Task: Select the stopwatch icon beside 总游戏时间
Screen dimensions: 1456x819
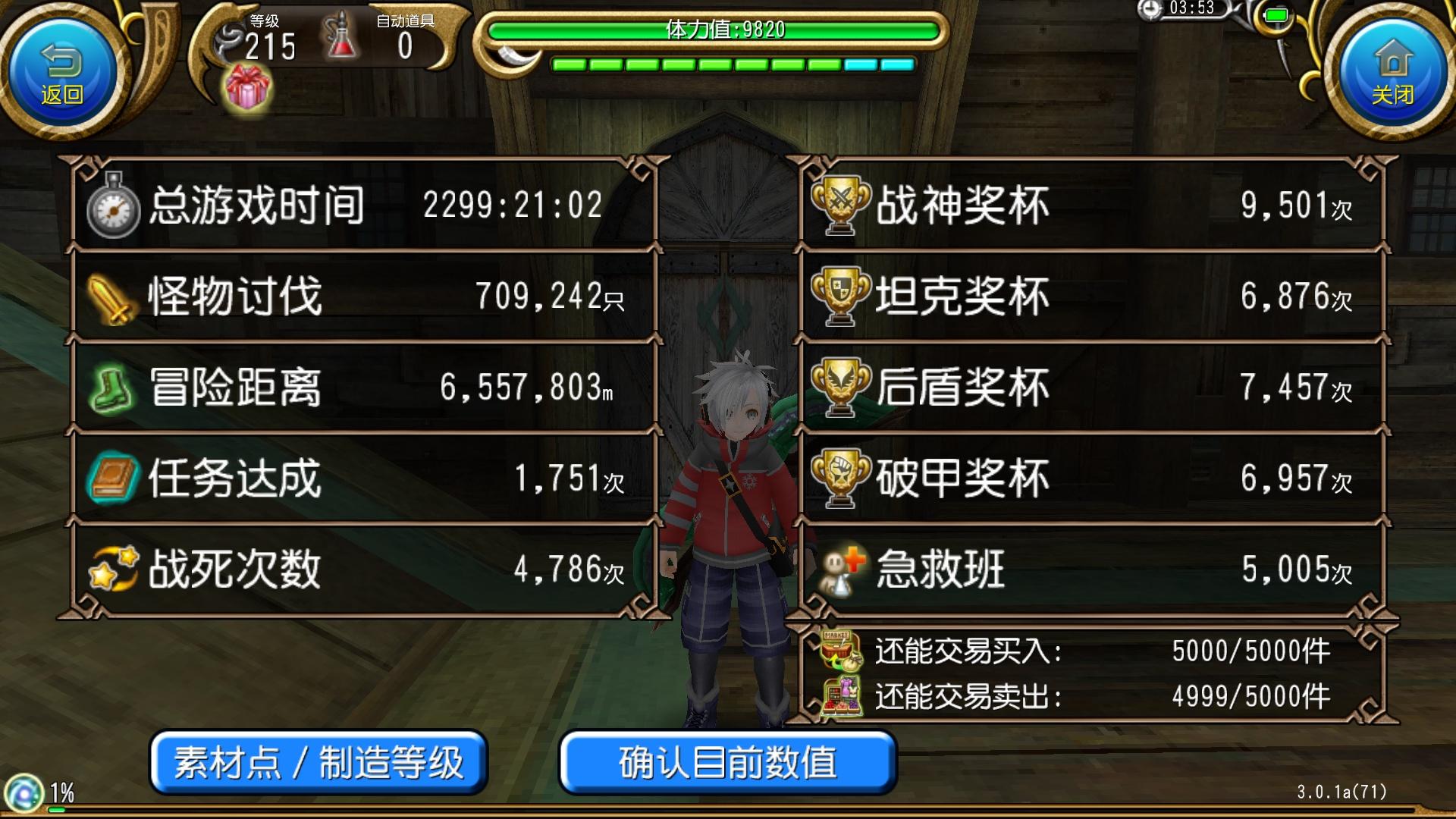Action: click(114, 203)
